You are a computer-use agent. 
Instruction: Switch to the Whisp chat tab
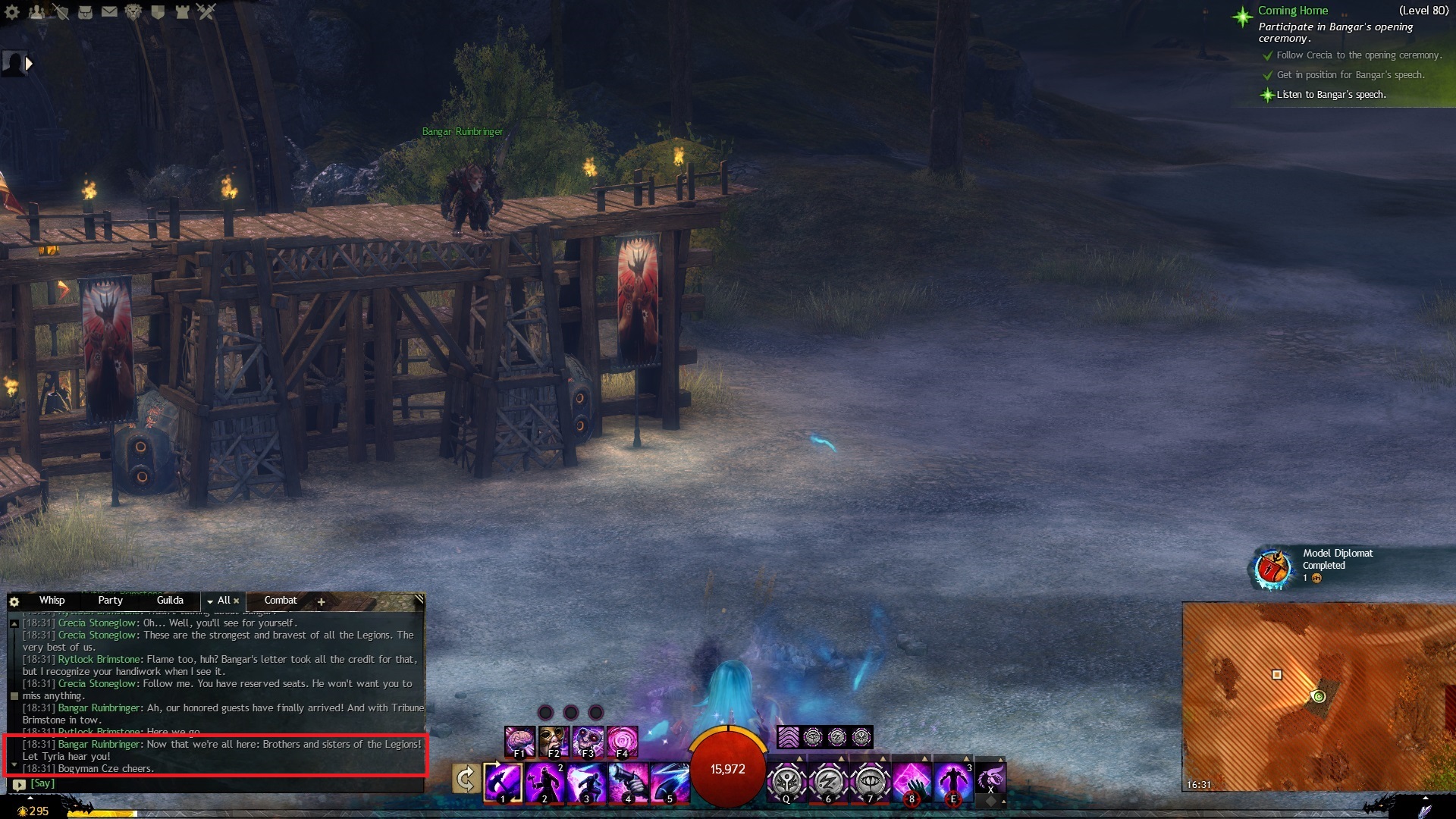pyautogui.click(x=52, y=601)
